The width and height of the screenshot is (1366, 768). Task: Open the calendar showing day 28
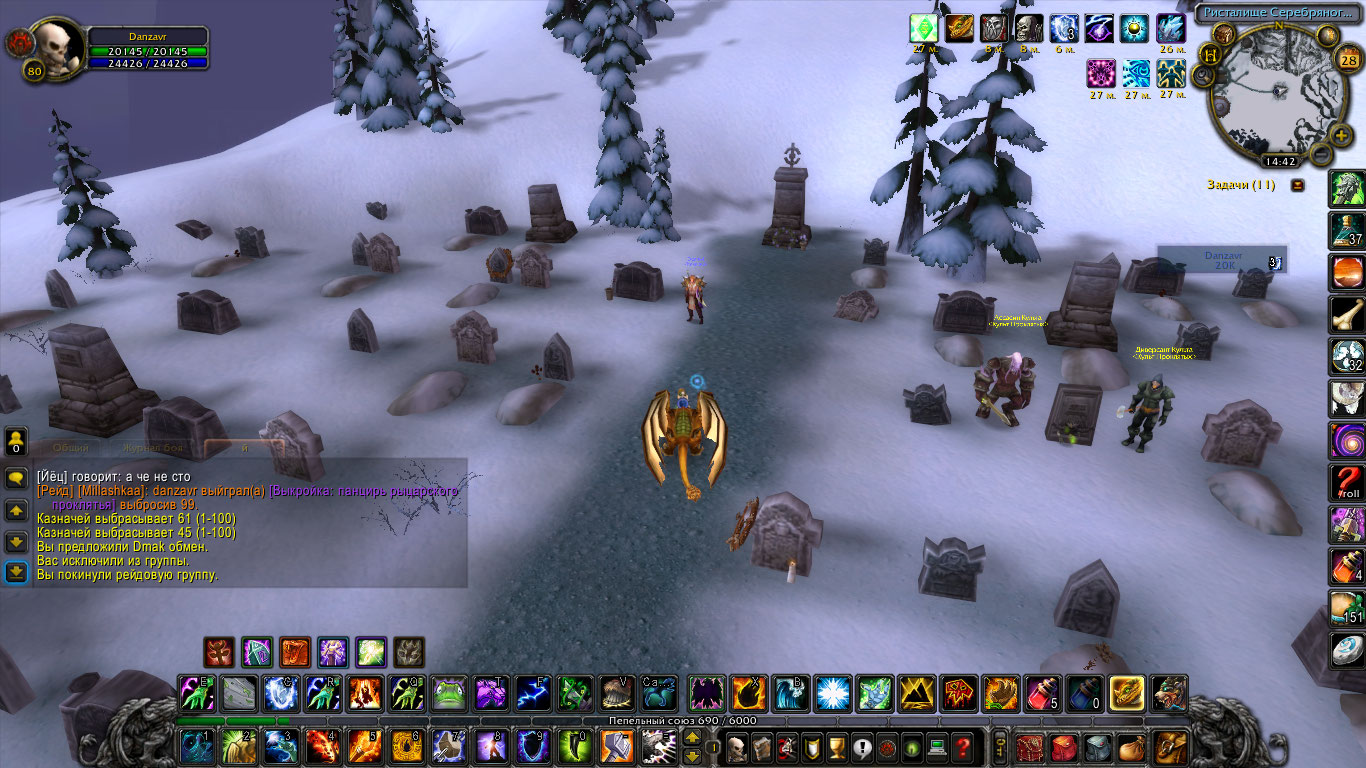click(1347, 60)
